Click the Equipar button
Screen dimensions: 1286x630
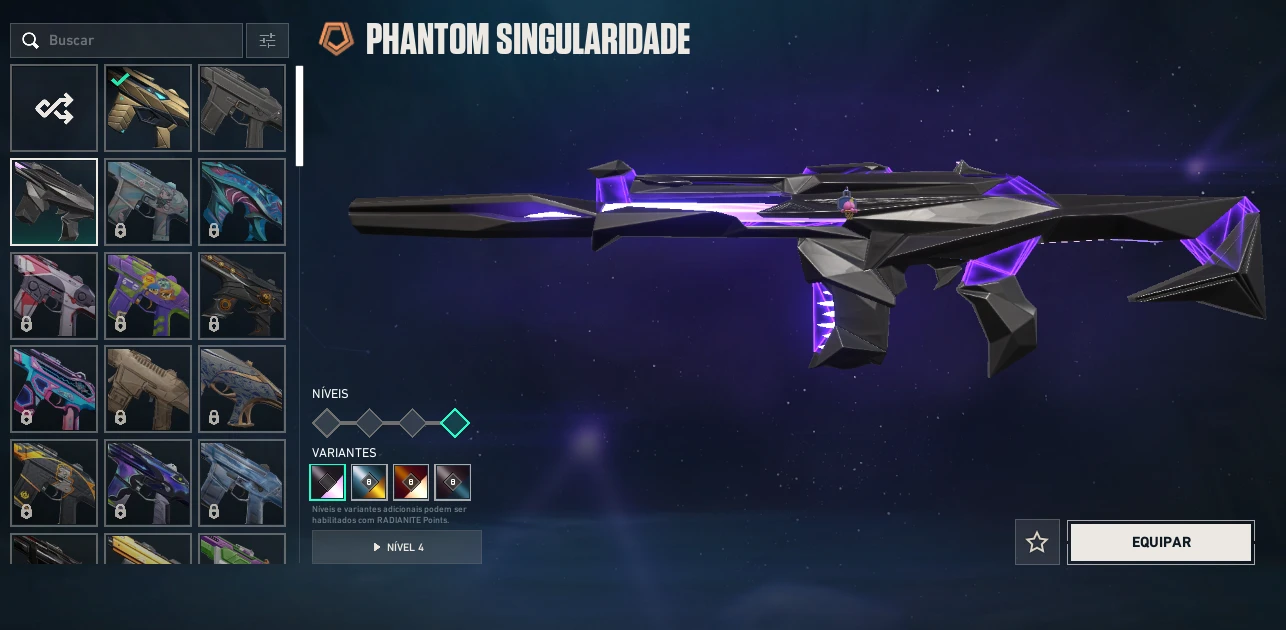pos(1160,542)
